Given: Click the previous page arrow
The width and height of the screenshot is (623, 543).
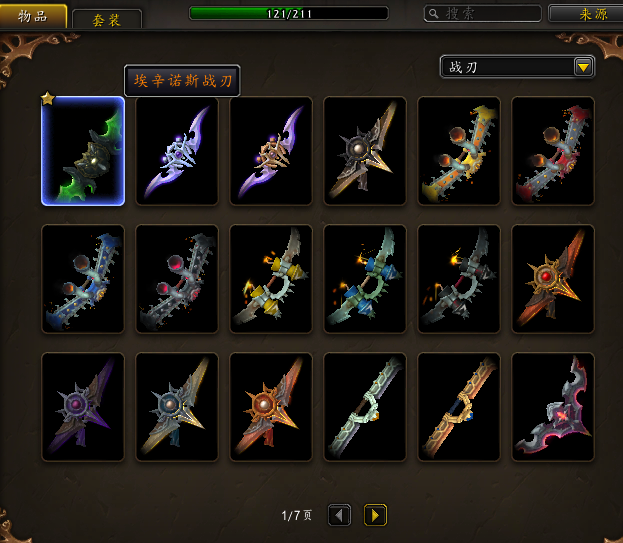Looking at the screenshot, I should (x=340, y=515).
